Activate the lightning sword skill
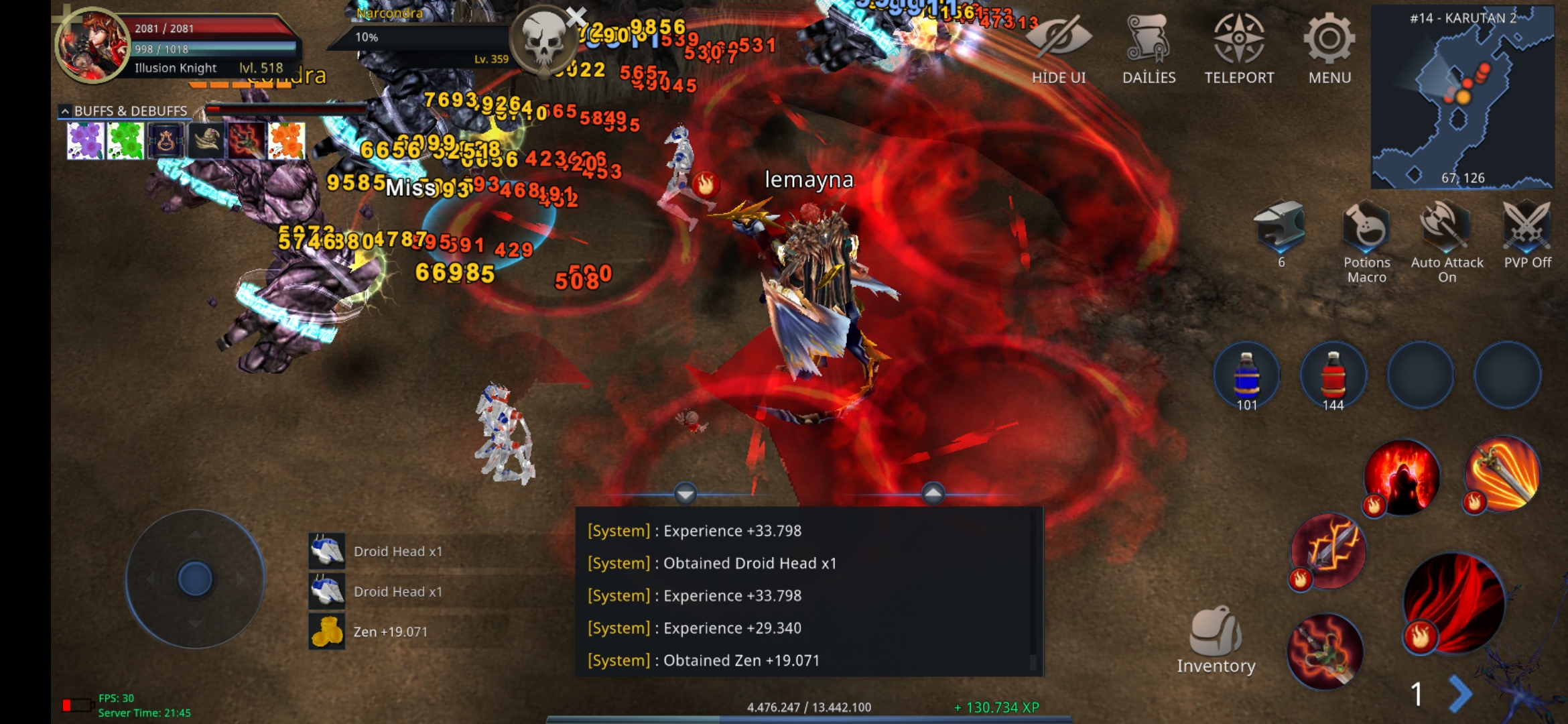The width and height of the screenshot is (1568, 724). (1328, 551)
